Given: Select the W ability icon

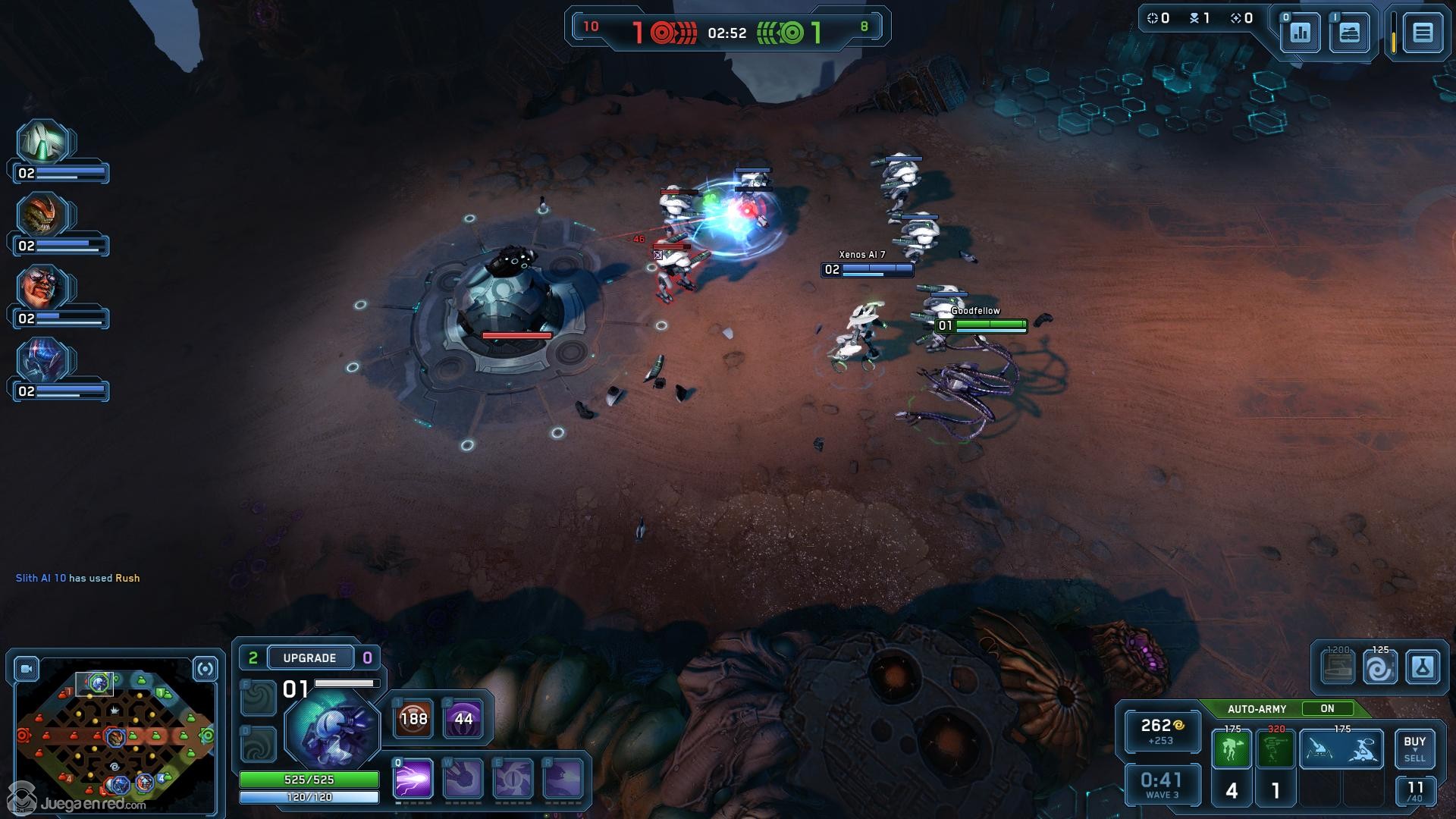Looking at the screenshot, I should [x=463, y=779].
